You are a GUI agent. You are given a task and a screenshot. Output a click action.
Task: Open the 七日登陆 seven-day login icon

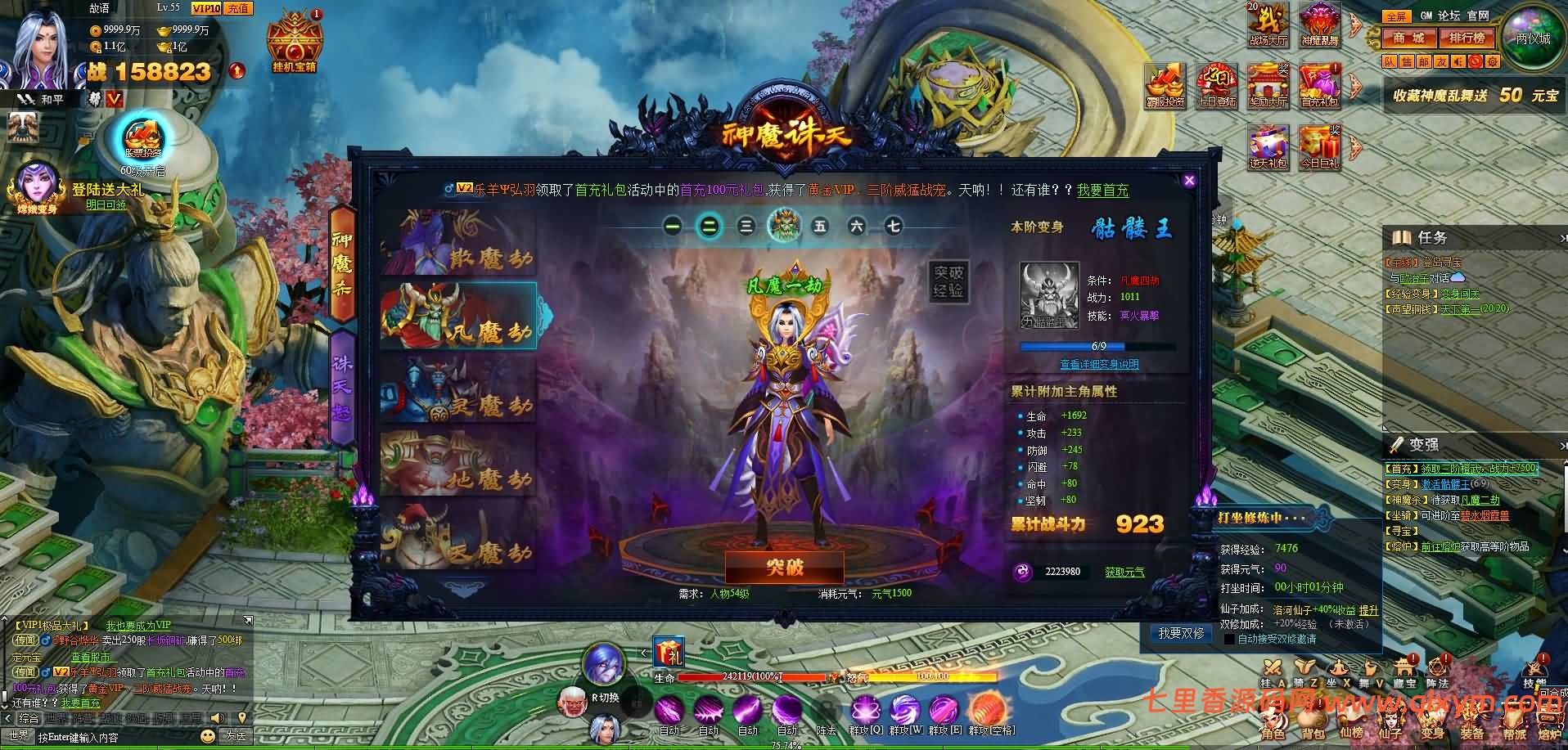(x=1217, y=84)
